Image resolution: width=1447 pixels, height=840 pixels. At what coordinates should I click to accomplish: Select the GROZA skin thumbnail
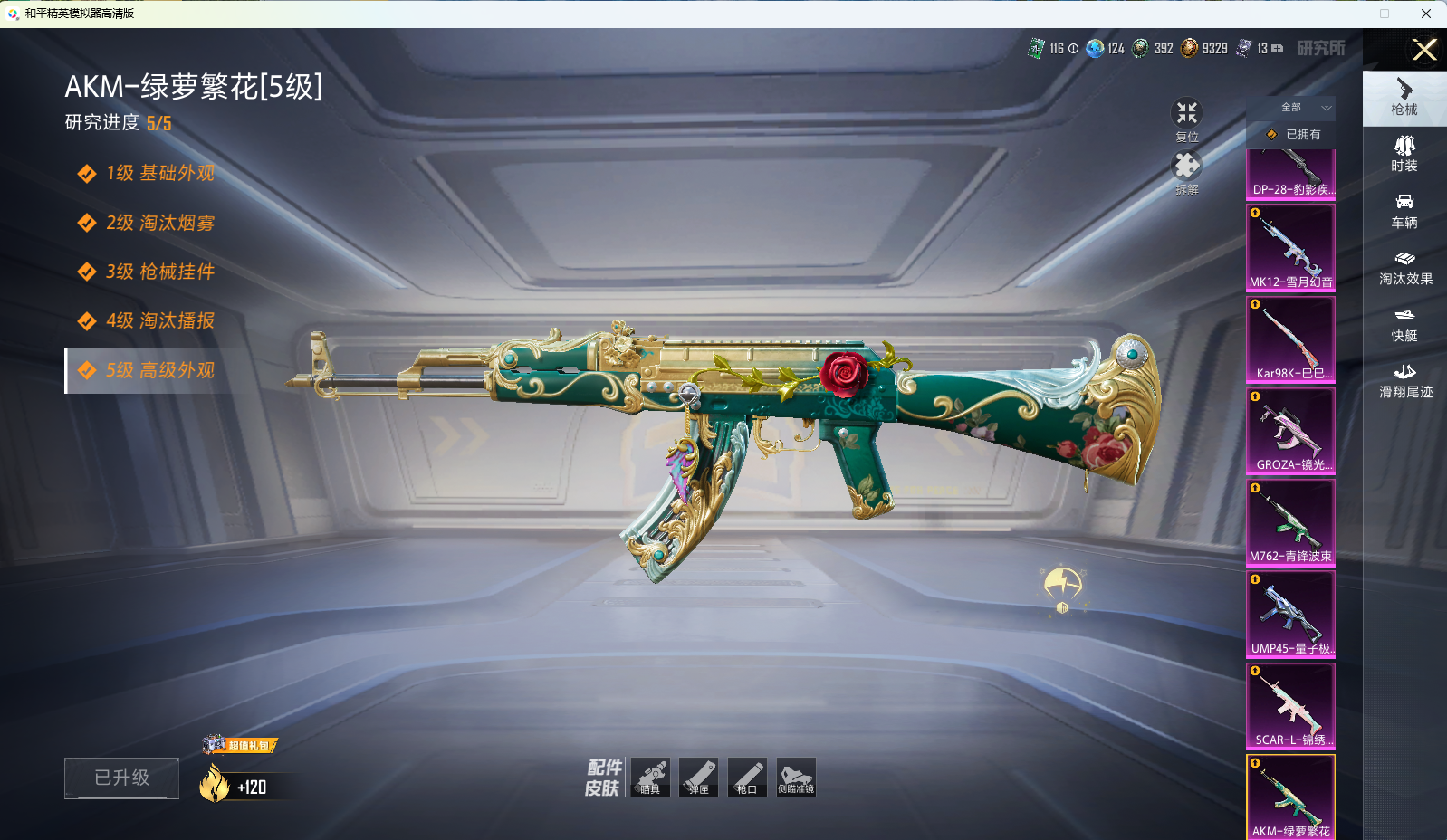click(x=1290, y=431)
